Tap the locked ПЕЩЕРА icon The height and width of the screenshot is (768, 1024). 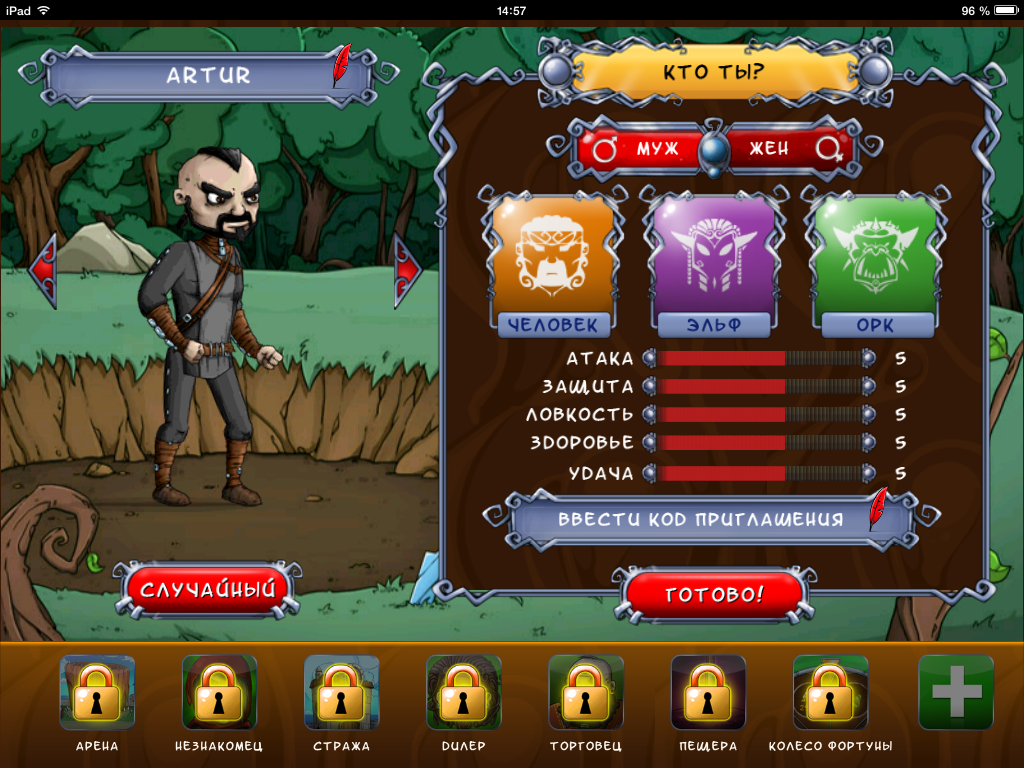click(708, 692)
